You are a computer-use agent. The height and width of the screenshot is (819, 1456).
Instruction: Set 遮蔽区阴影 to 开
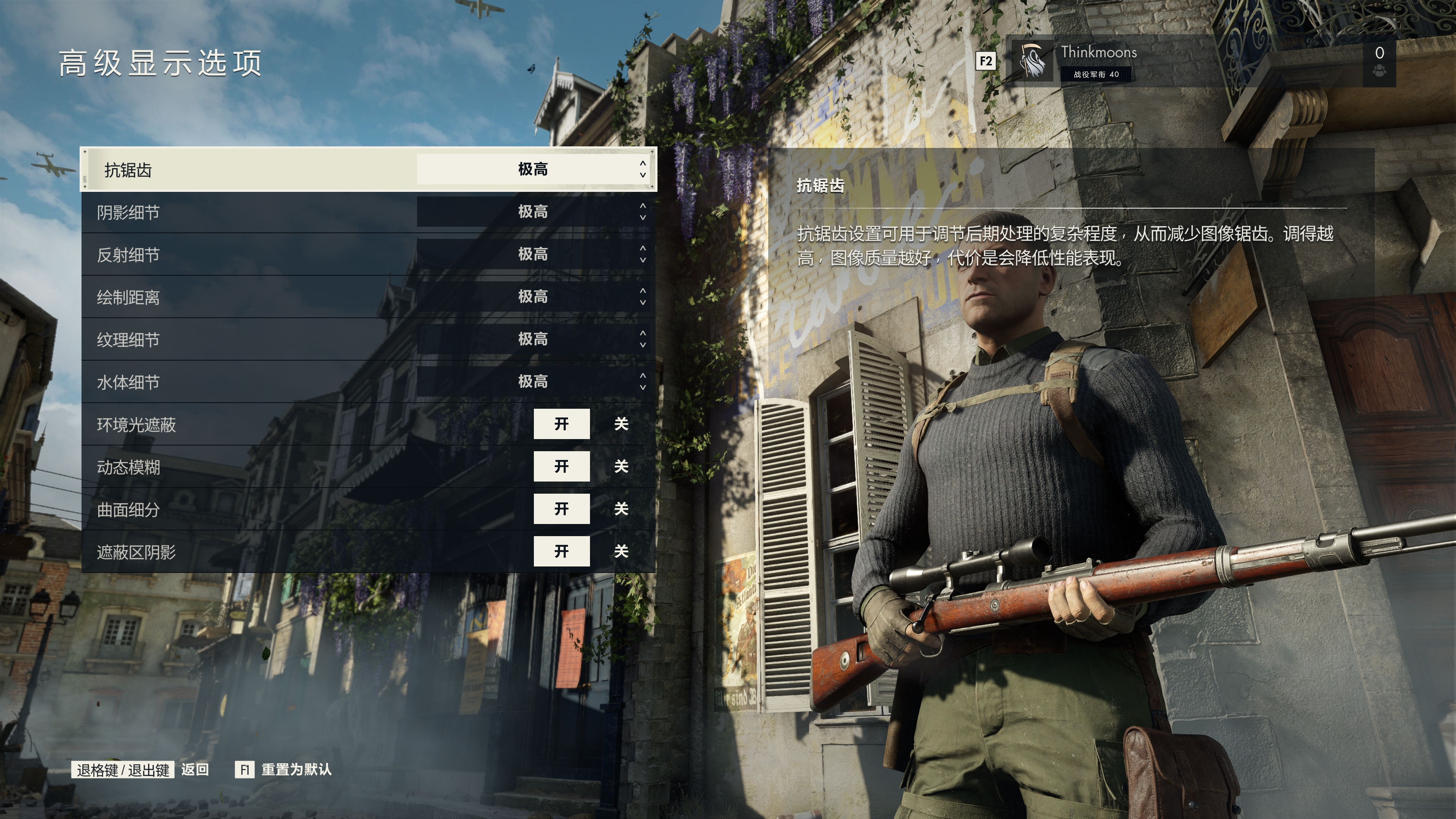point(561,551)
